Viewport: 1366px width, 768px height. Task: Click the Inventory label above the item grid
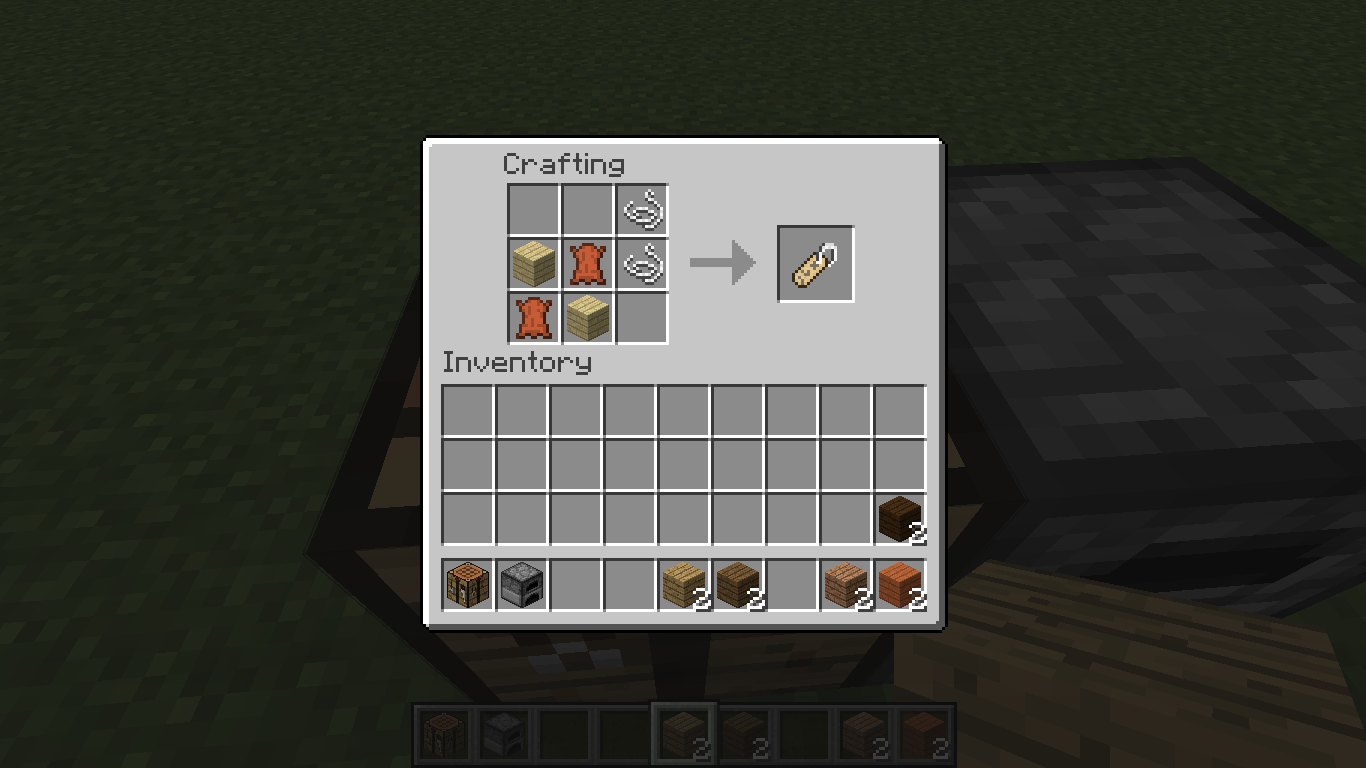(517, 363)
